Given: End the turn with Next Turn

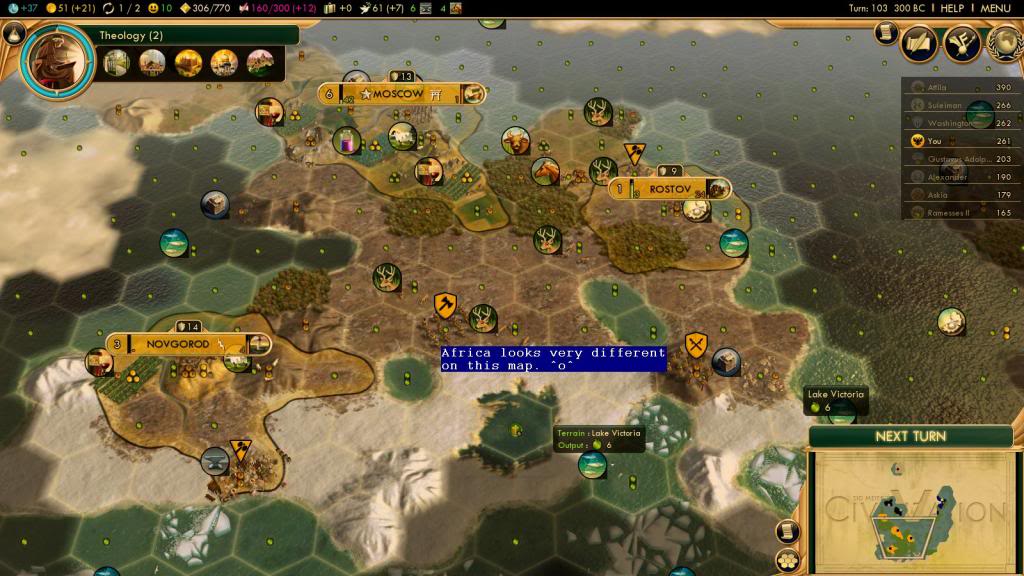Looking at the screenshot, I should pos(911,436).
